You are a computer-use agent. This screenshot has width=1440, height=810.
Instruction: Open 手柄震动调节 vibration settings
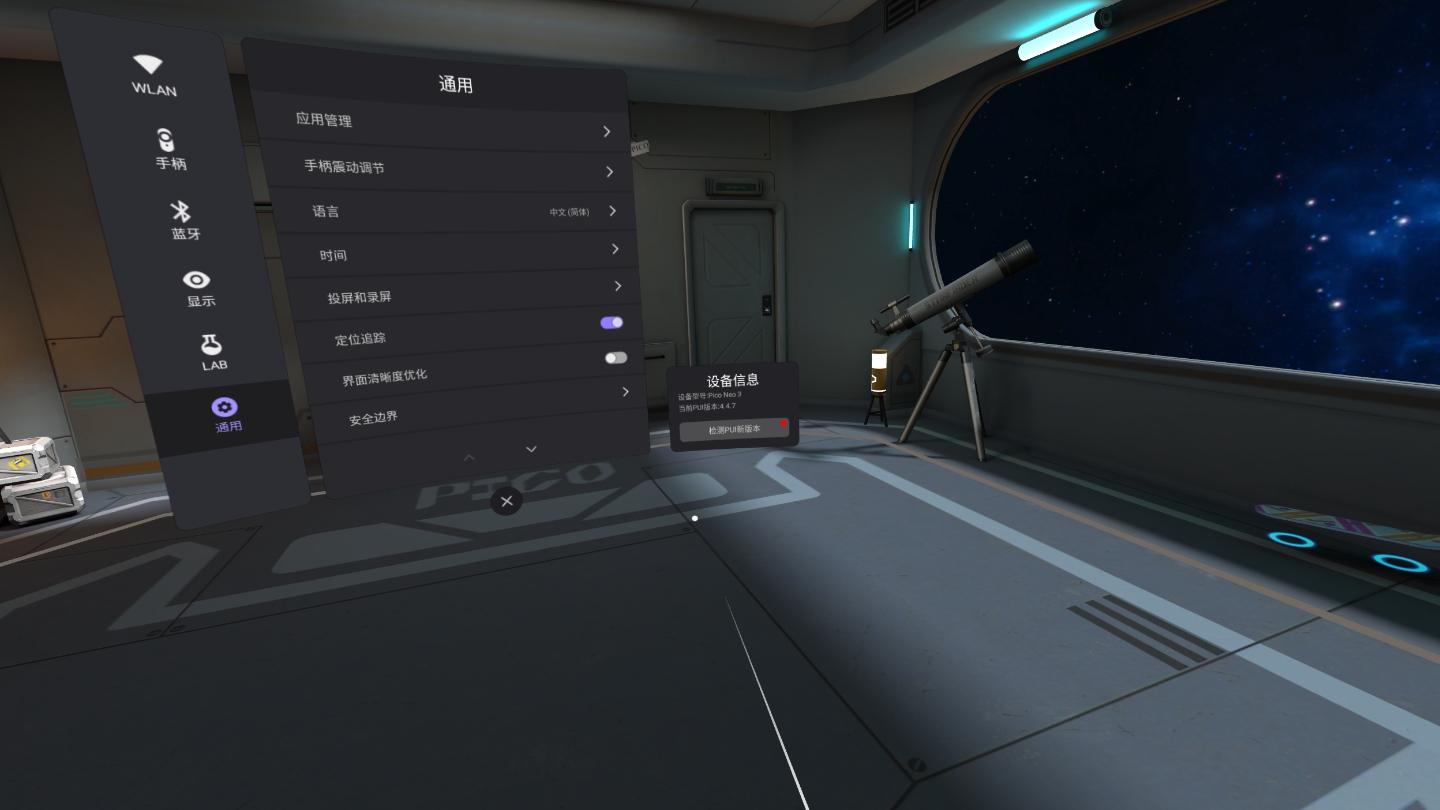[x=456, y=169]
